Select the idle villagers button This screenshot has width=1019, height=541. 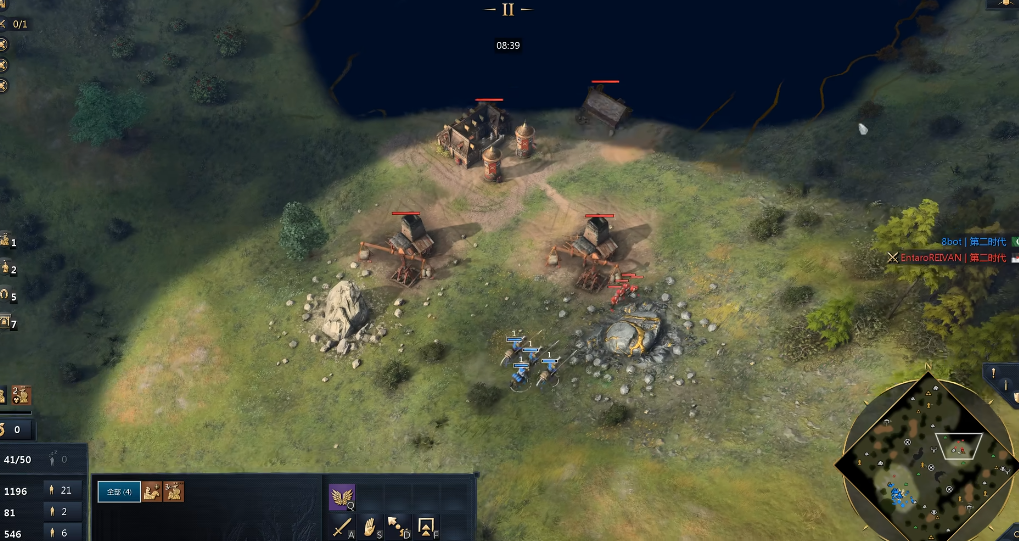58,459
